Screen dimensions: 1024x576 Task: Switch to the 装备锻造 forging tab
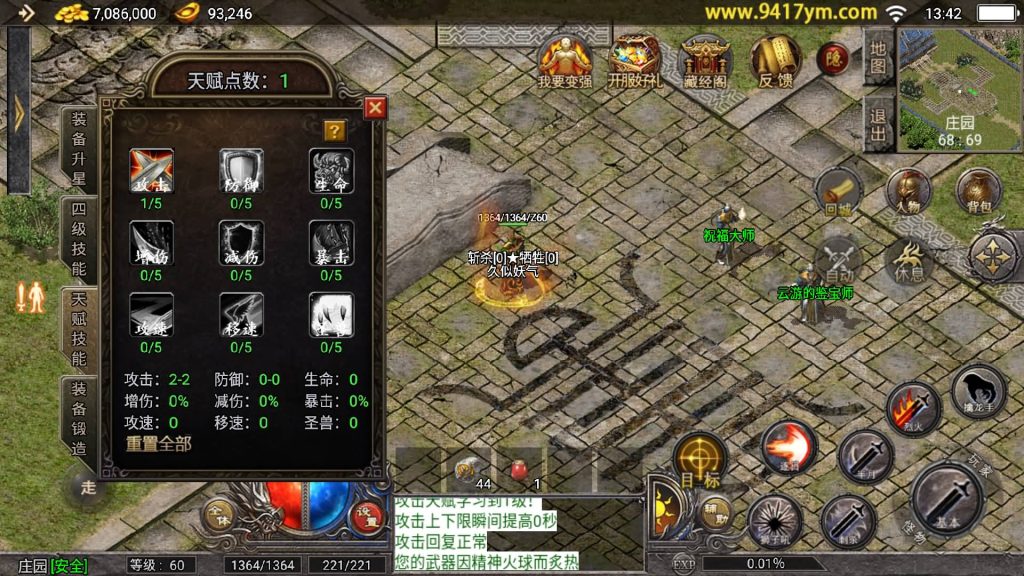coord(79,418)
